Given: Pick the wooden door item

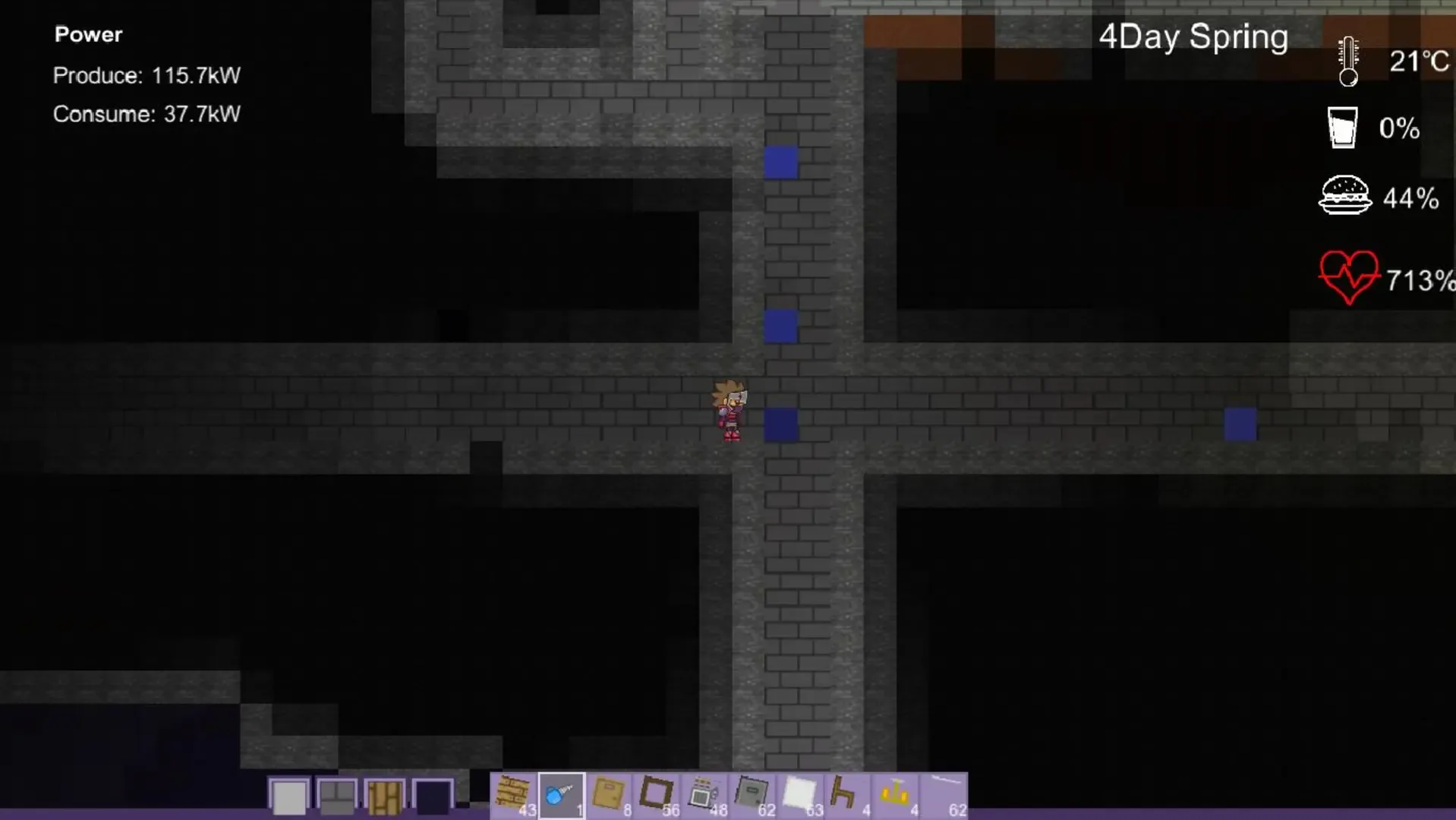Looking at the screenshot, I should (609, 793).
